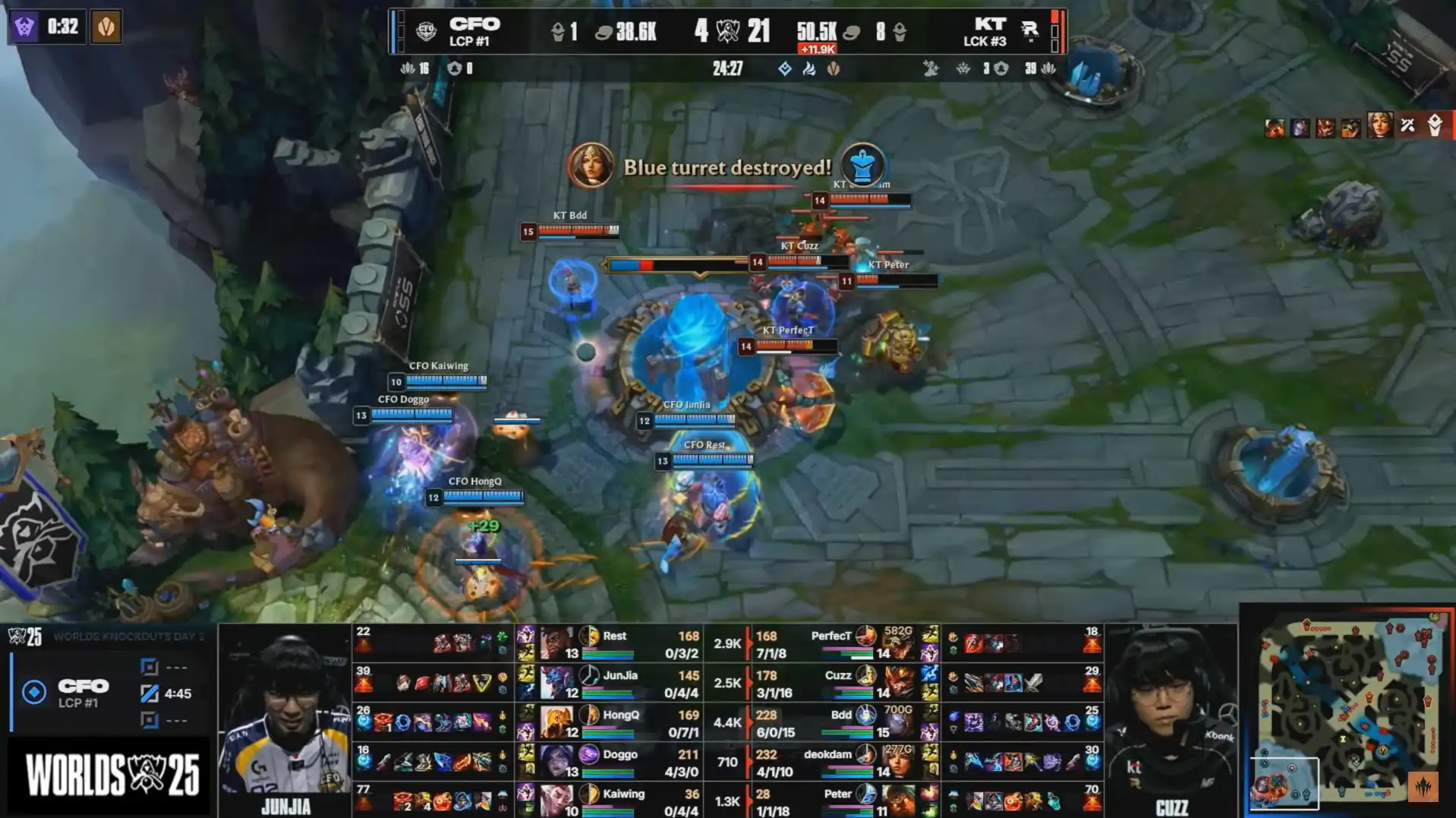Click the blue turret icon in the announcement
1456x818 pixels.
[862, 165]
